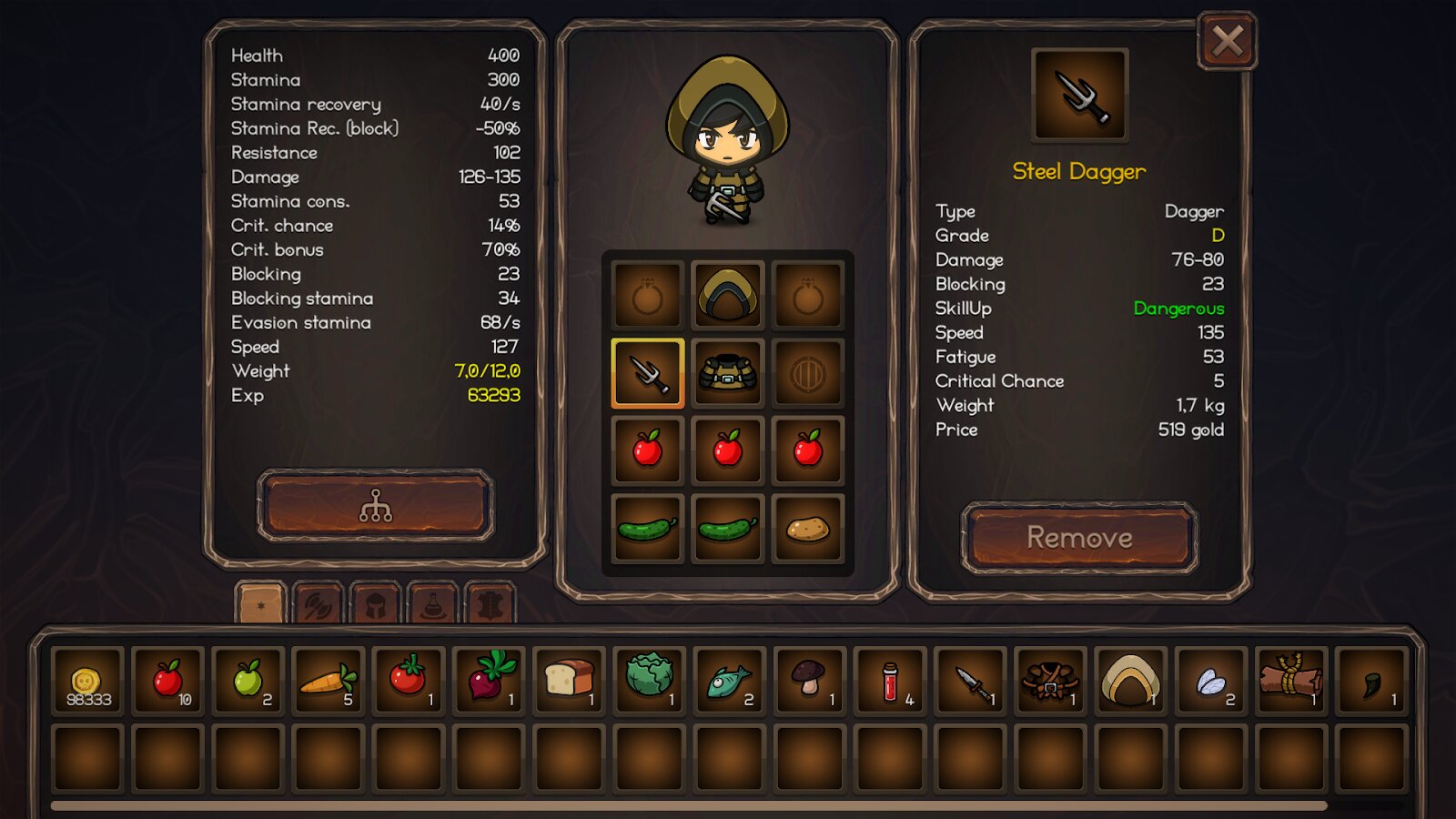Remove the equipped Steel Dagger

pyautogui.click(x=1079, y=537)
